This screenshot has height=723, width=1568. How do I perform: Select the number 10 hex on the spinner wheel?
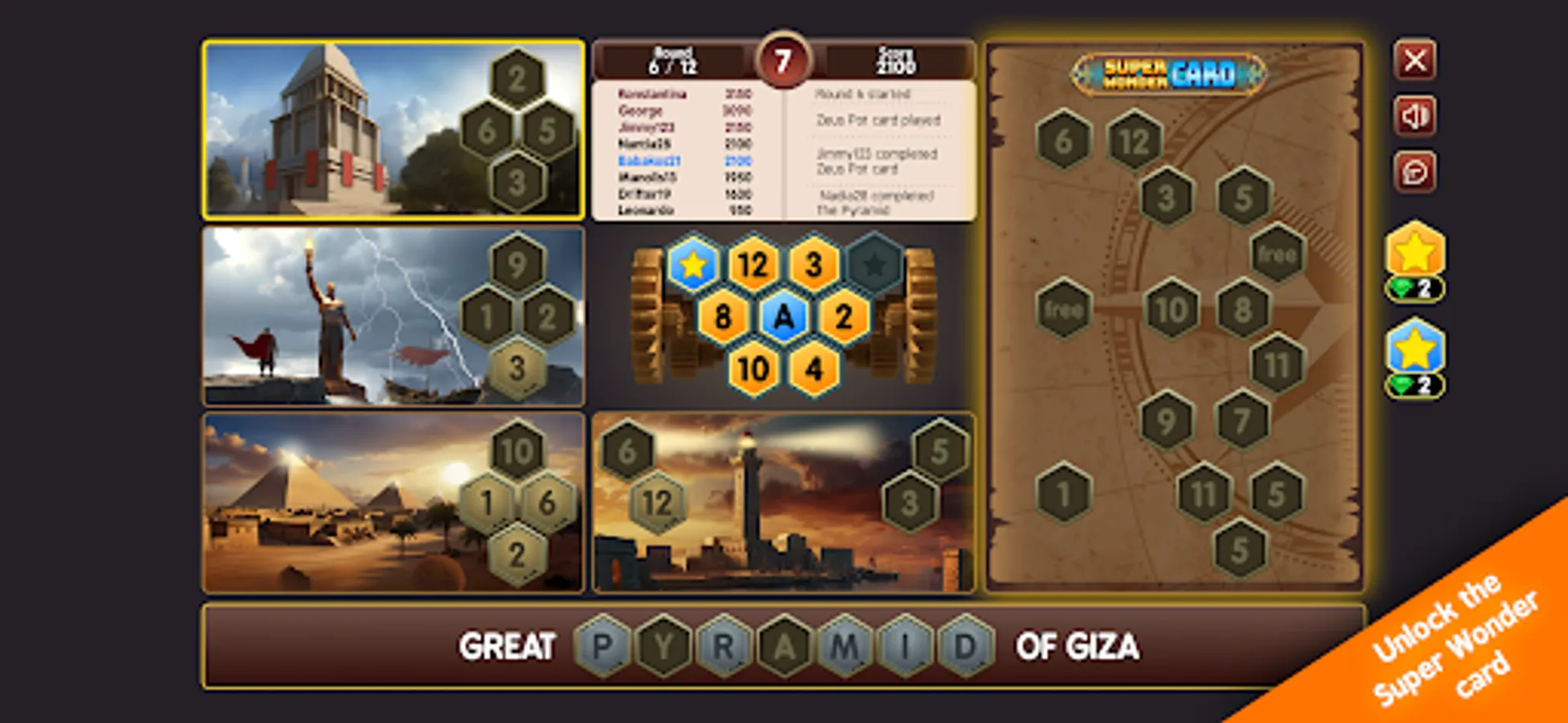coord(753,370)
